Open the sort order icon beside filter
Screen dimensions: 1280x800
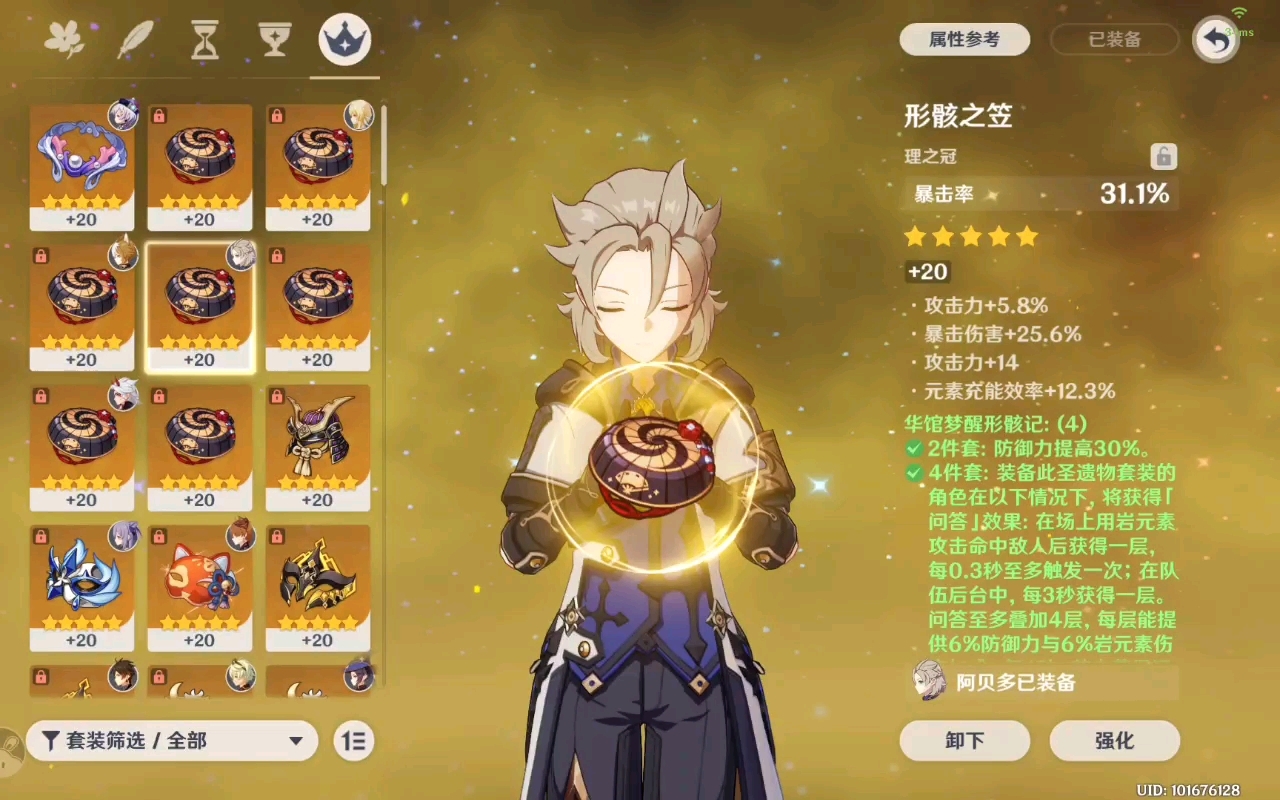coord(352,741)
